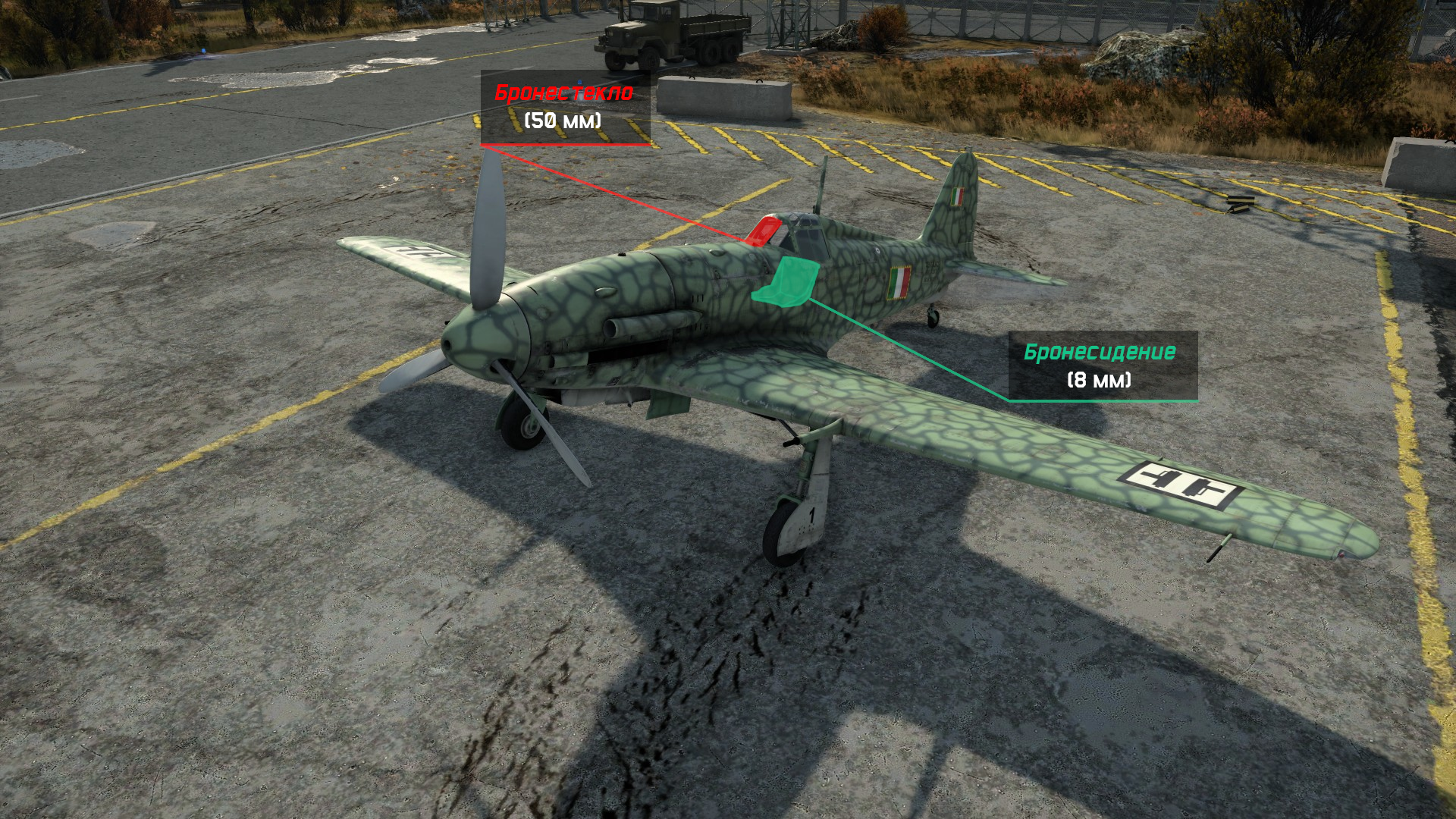1456x819 pixels.
Task: Select the green highlighted armored seat part
Action: (x=789, y=282)
